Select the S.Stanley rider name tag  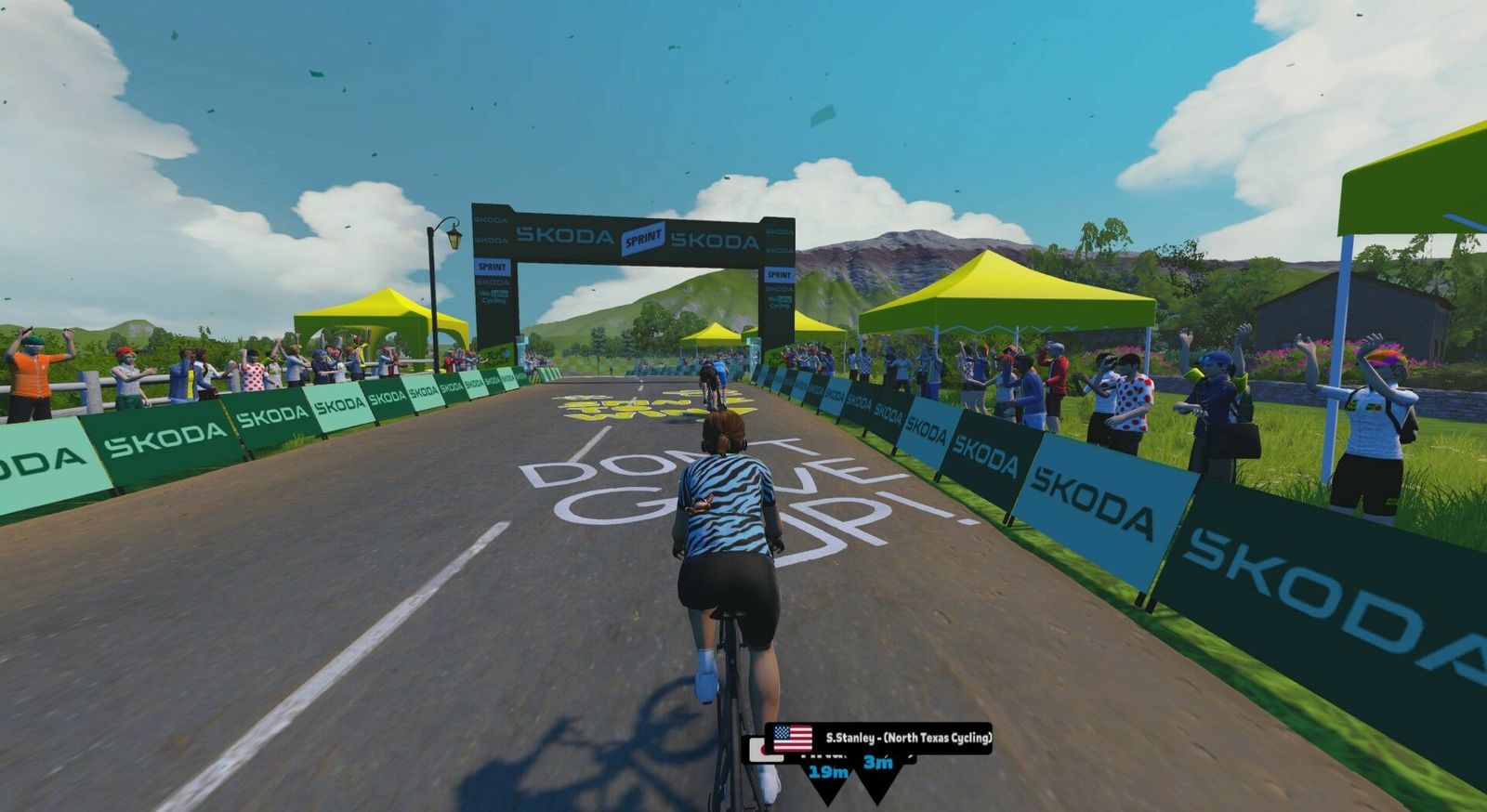(878, 738)
